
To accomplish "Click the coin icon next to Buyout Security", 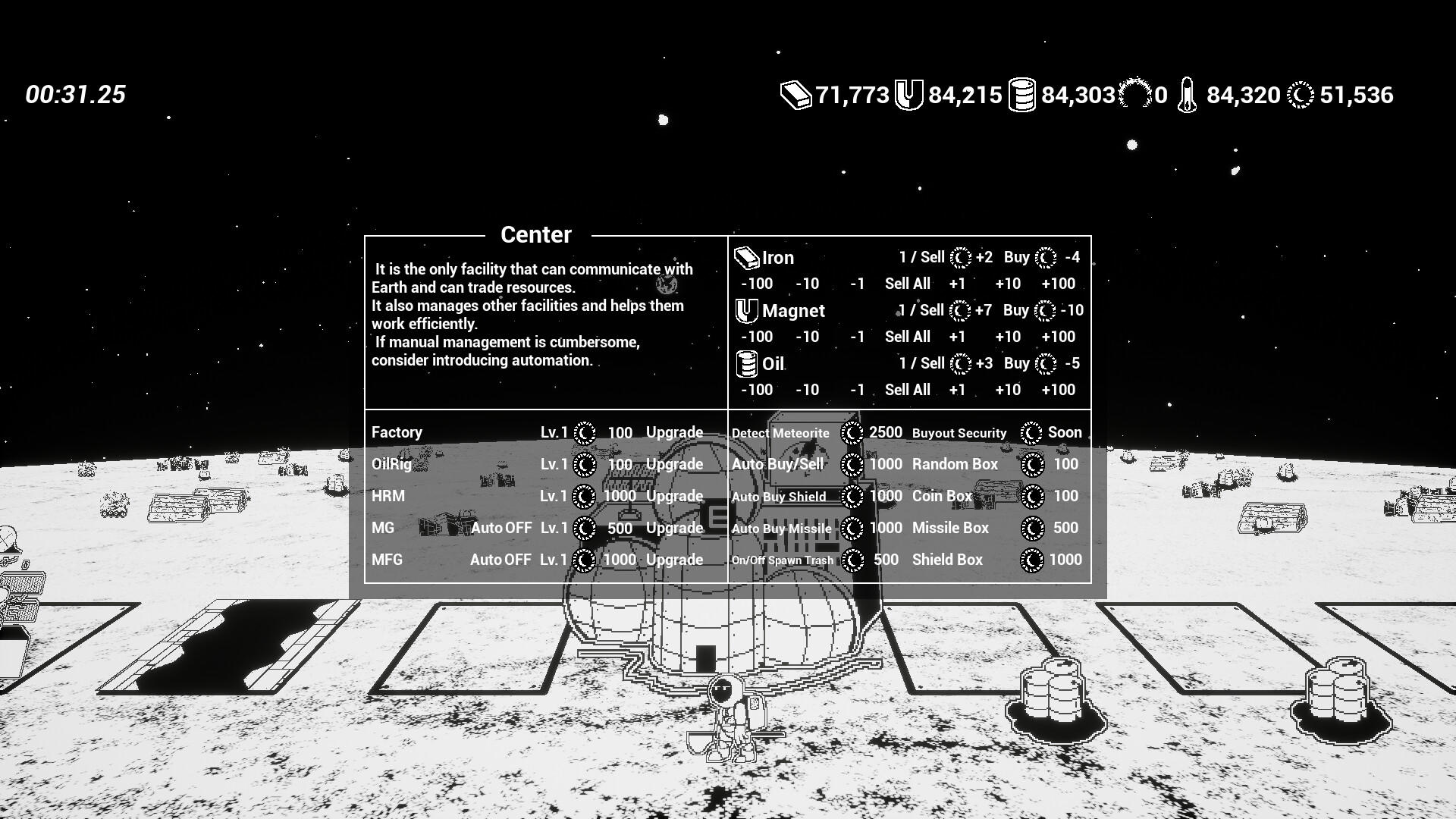I will (1031, 432).
